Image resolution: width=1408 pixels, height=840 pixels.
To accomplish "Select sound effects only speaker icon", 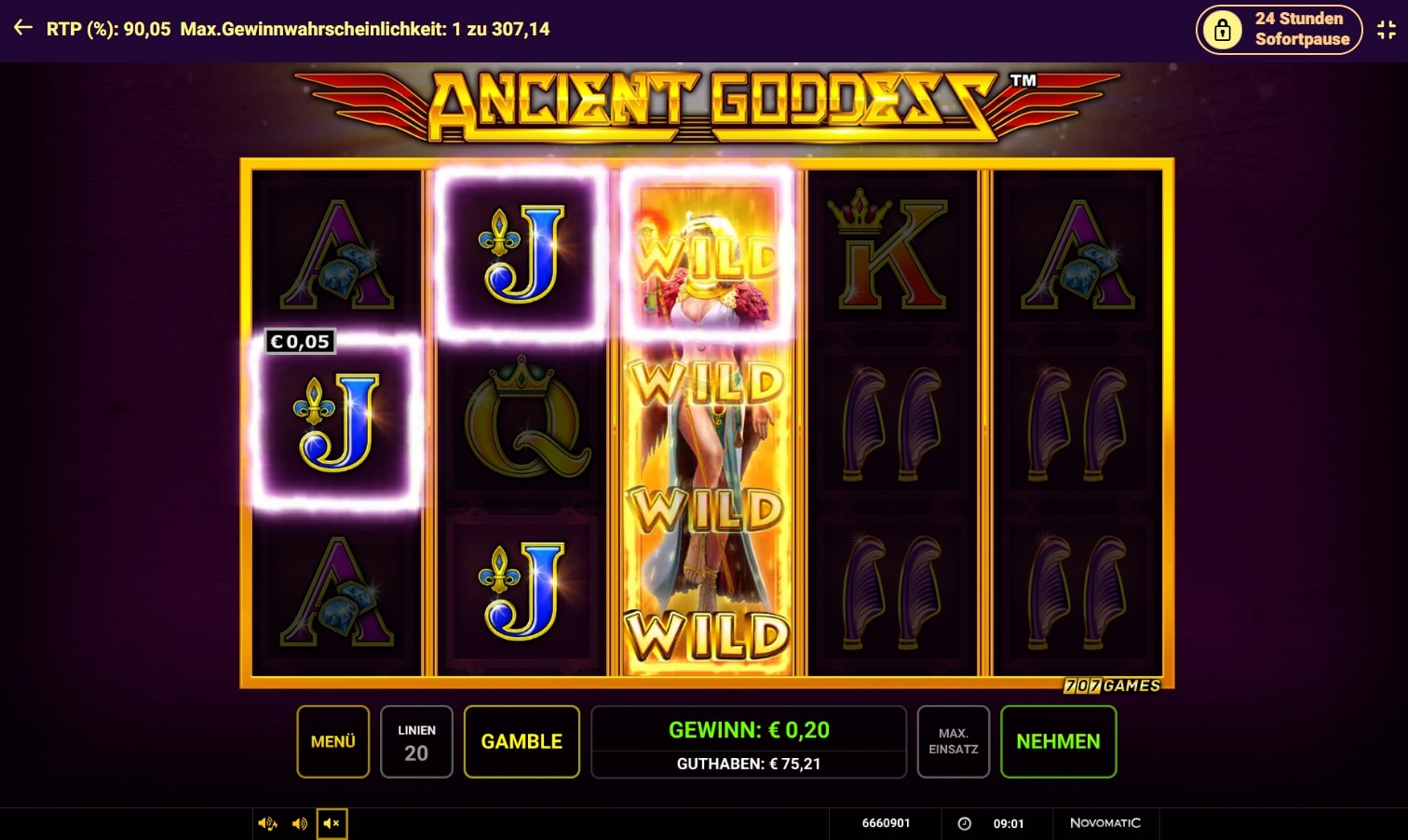I will [x=300, y=823].
